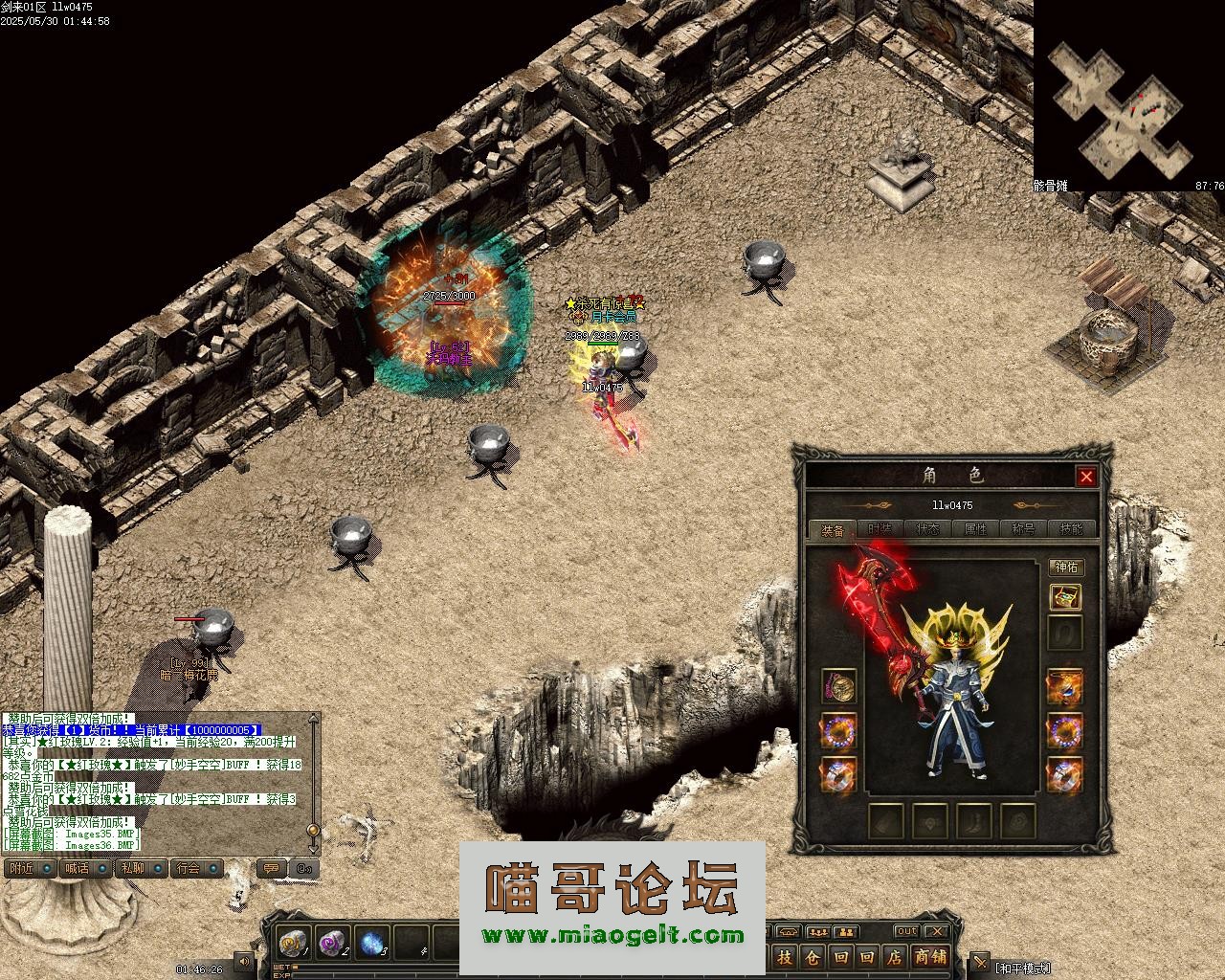Viewport: 1225px width, 980px height.
Task: Click the sound speaker icon
Action: click(245, 961)
